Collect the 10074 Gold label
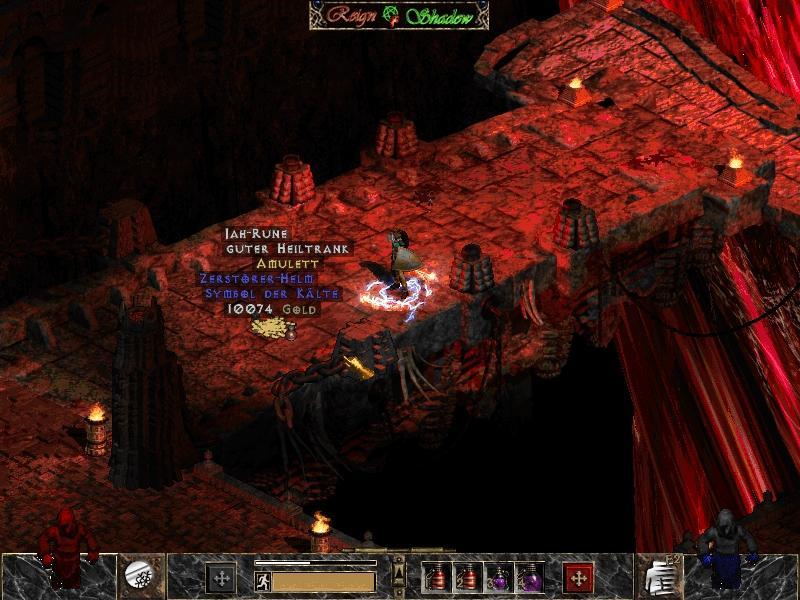 pyautogui.click(x=264, y=310)
